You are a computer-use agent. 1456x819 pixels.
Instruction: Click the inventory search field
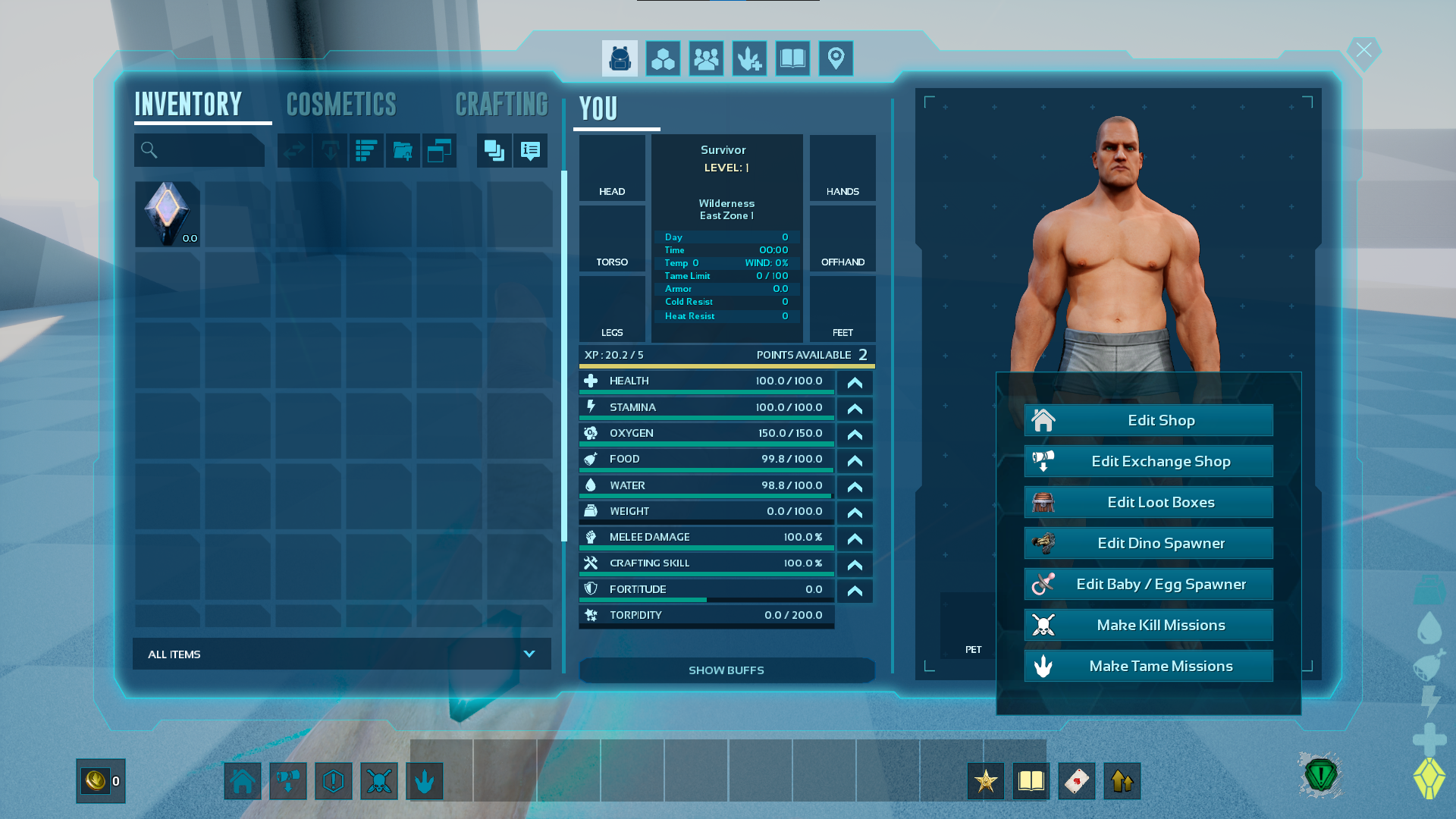[x=199, y=150]
